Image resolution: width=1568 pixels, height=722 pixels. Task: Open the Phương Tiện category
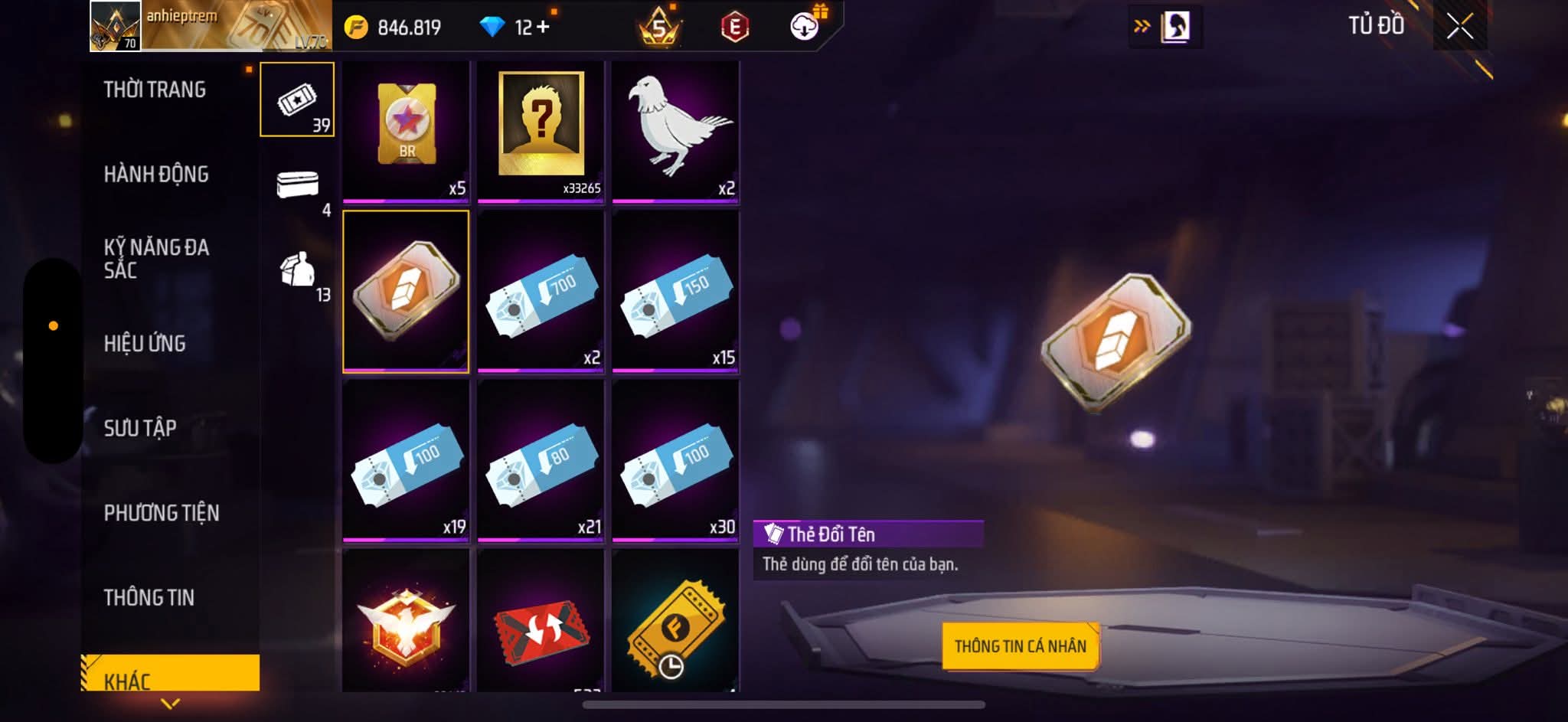(162, 513)
